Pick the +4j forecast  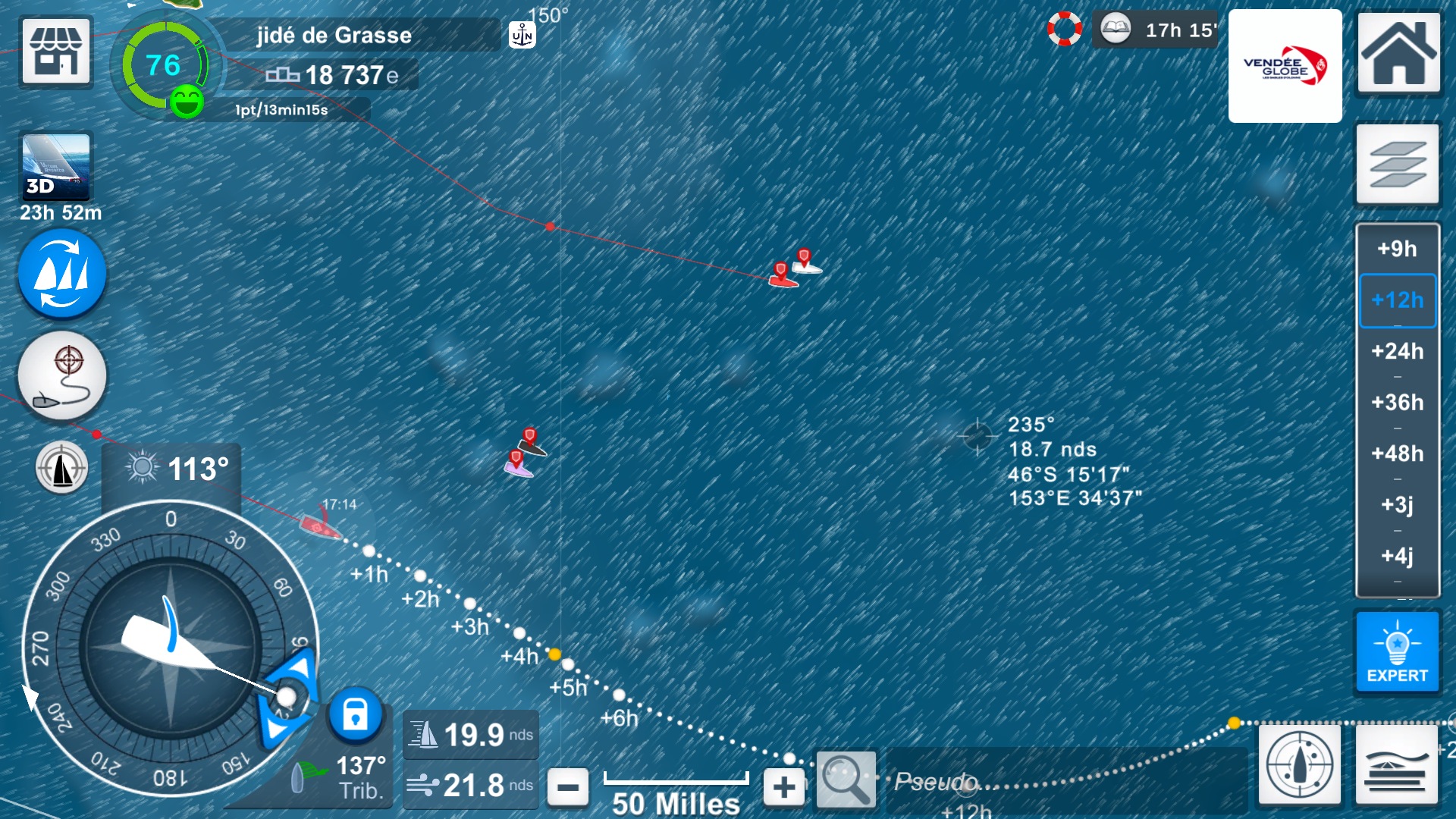coord(1397,556)
